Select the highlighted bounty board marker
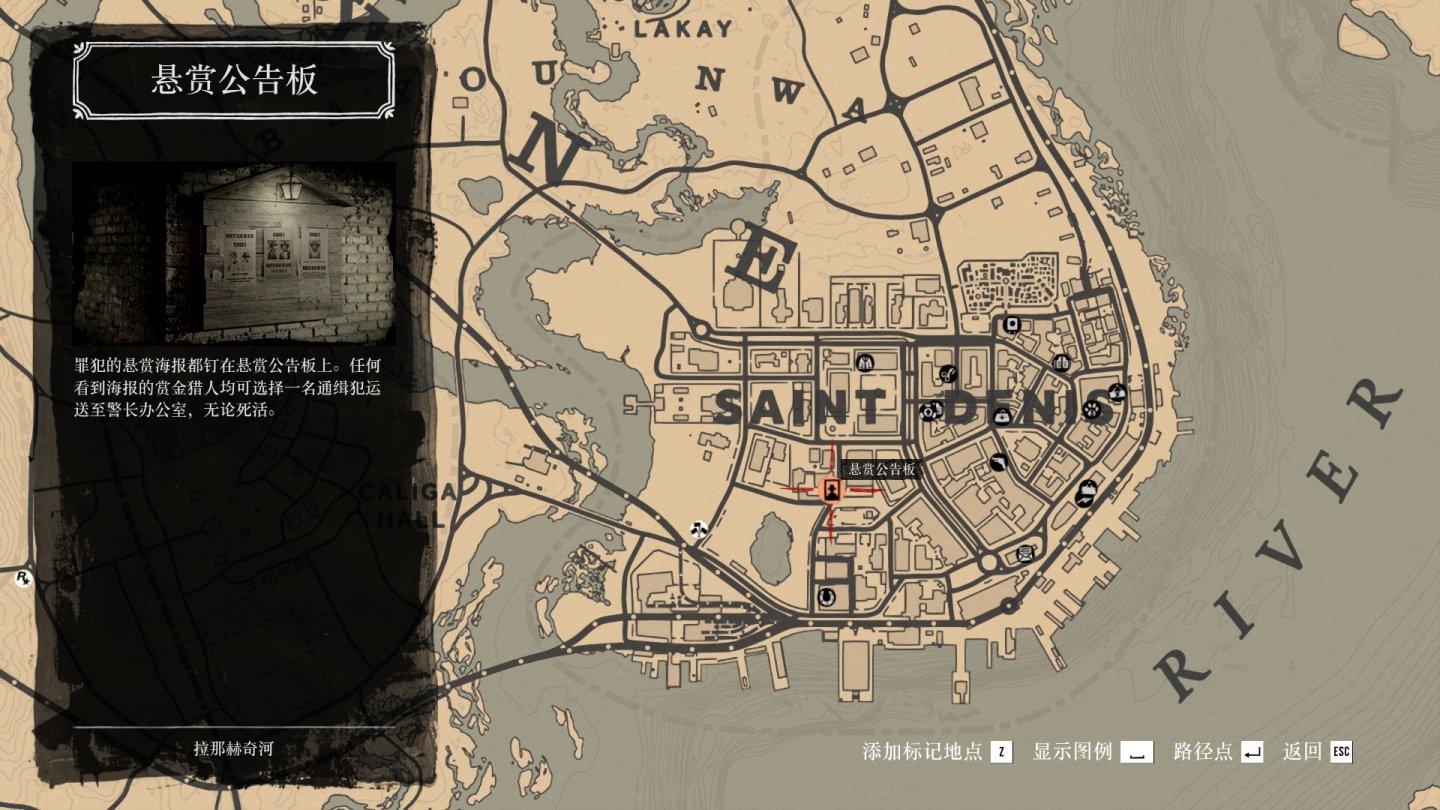Screen dimensions: 1440x810 coord(830,490)
